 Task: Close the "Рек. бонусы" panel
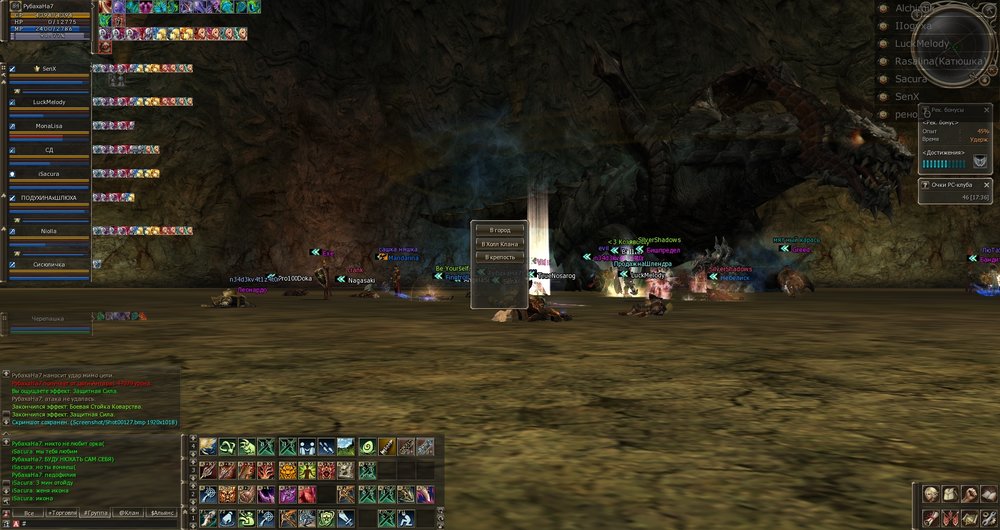pyautogui.click(x=985, y=111)
